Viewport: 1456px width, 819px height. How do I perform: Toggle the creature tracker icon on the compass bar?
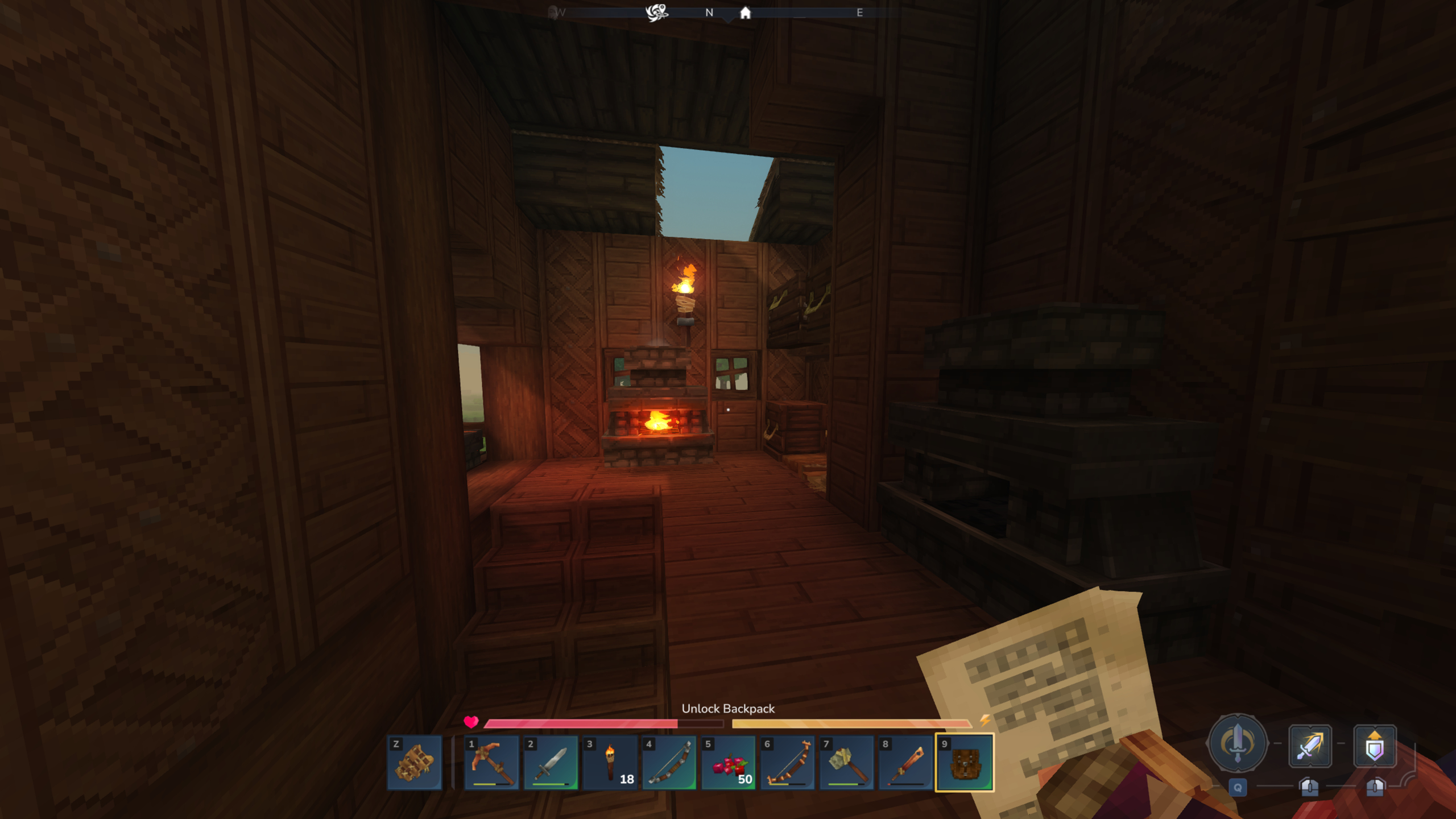coord(657,11)
